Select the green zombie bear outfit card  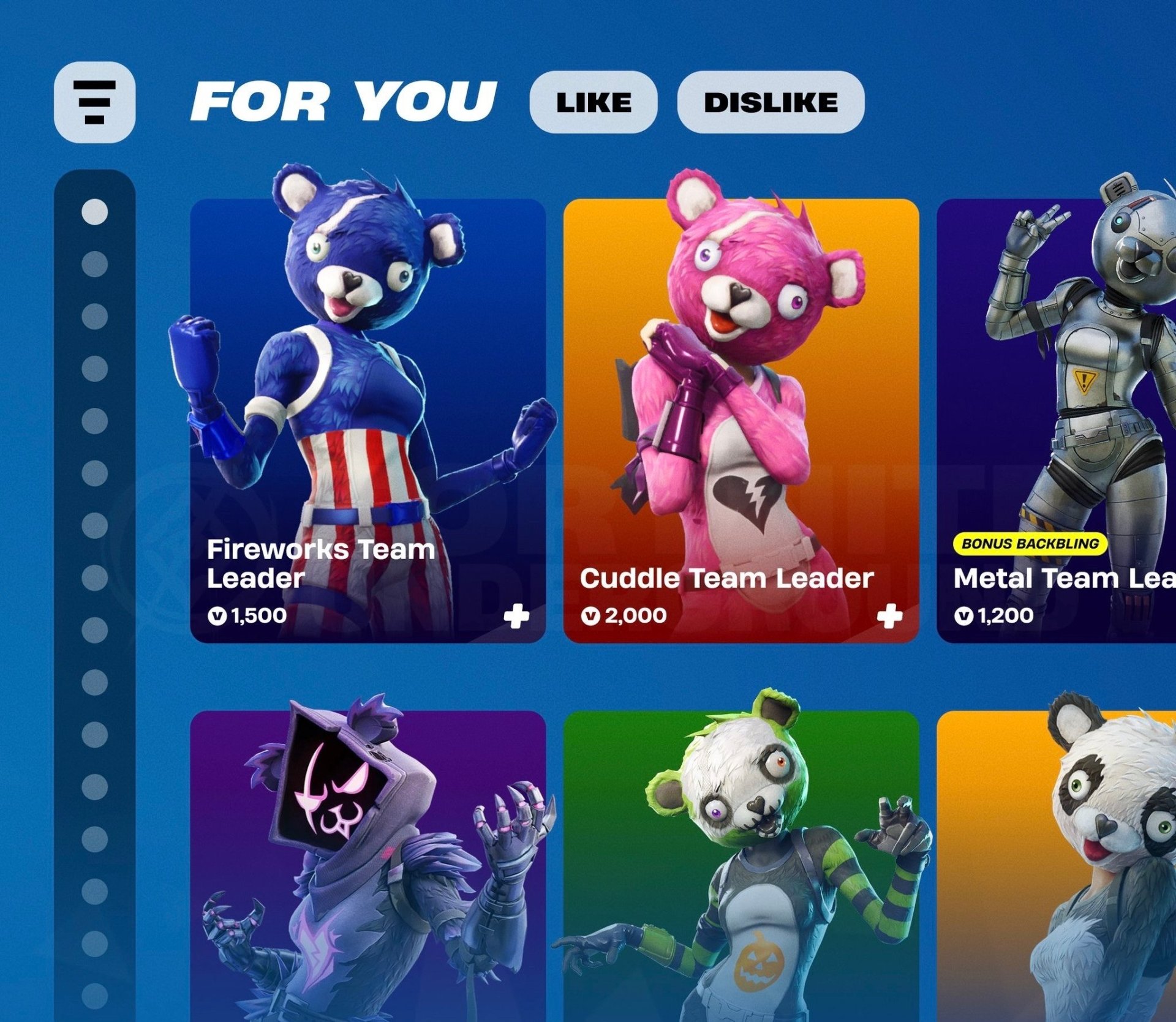pyautogui.click(x=741, y=870)
